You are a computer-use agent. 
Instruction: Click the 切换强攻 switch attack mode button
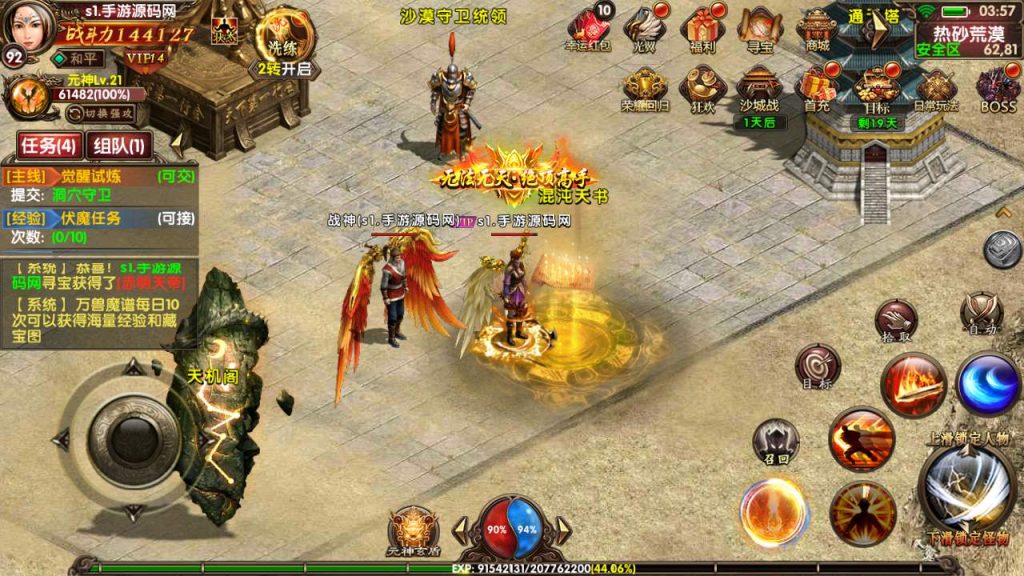101,112
